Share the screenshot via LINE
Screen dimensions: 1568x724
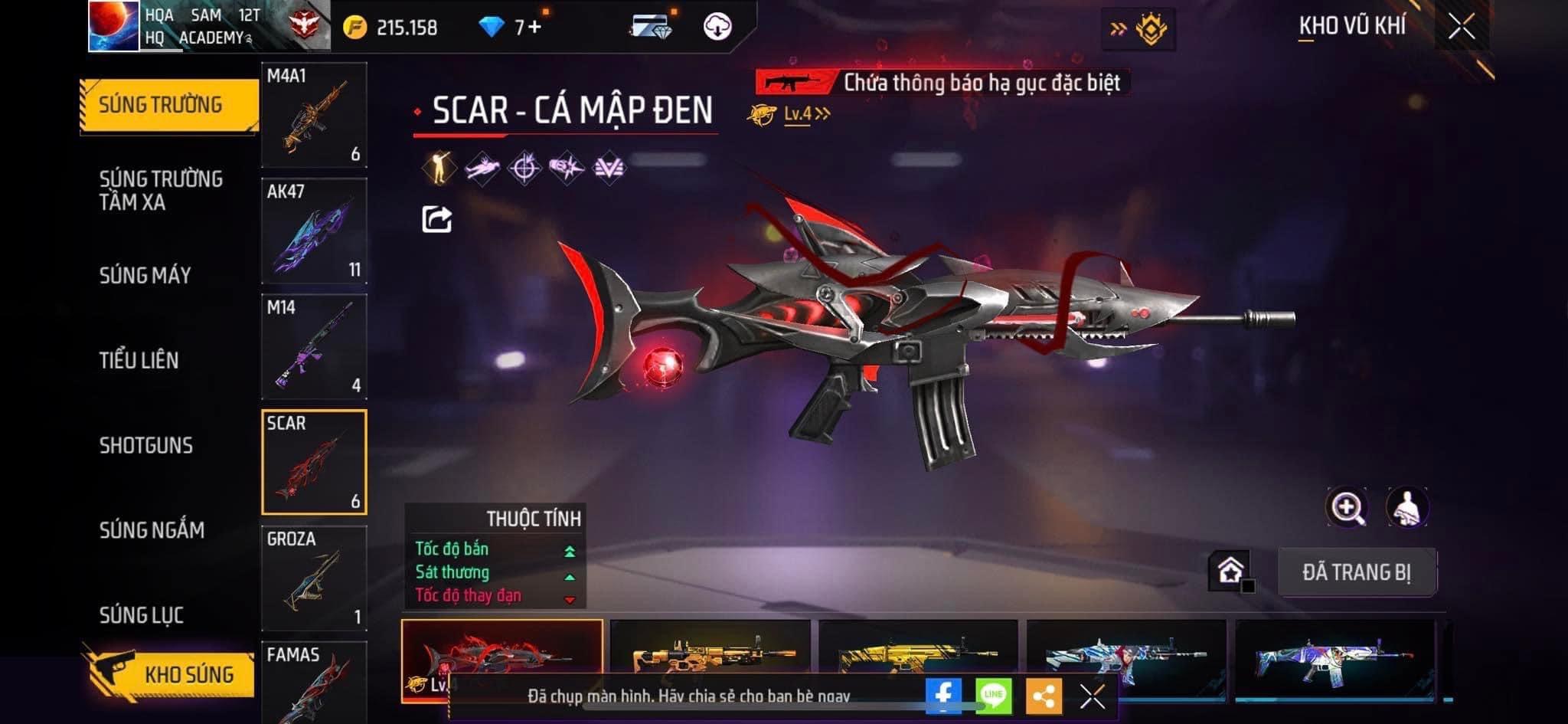pyautogui.click(x=993, y=696)
